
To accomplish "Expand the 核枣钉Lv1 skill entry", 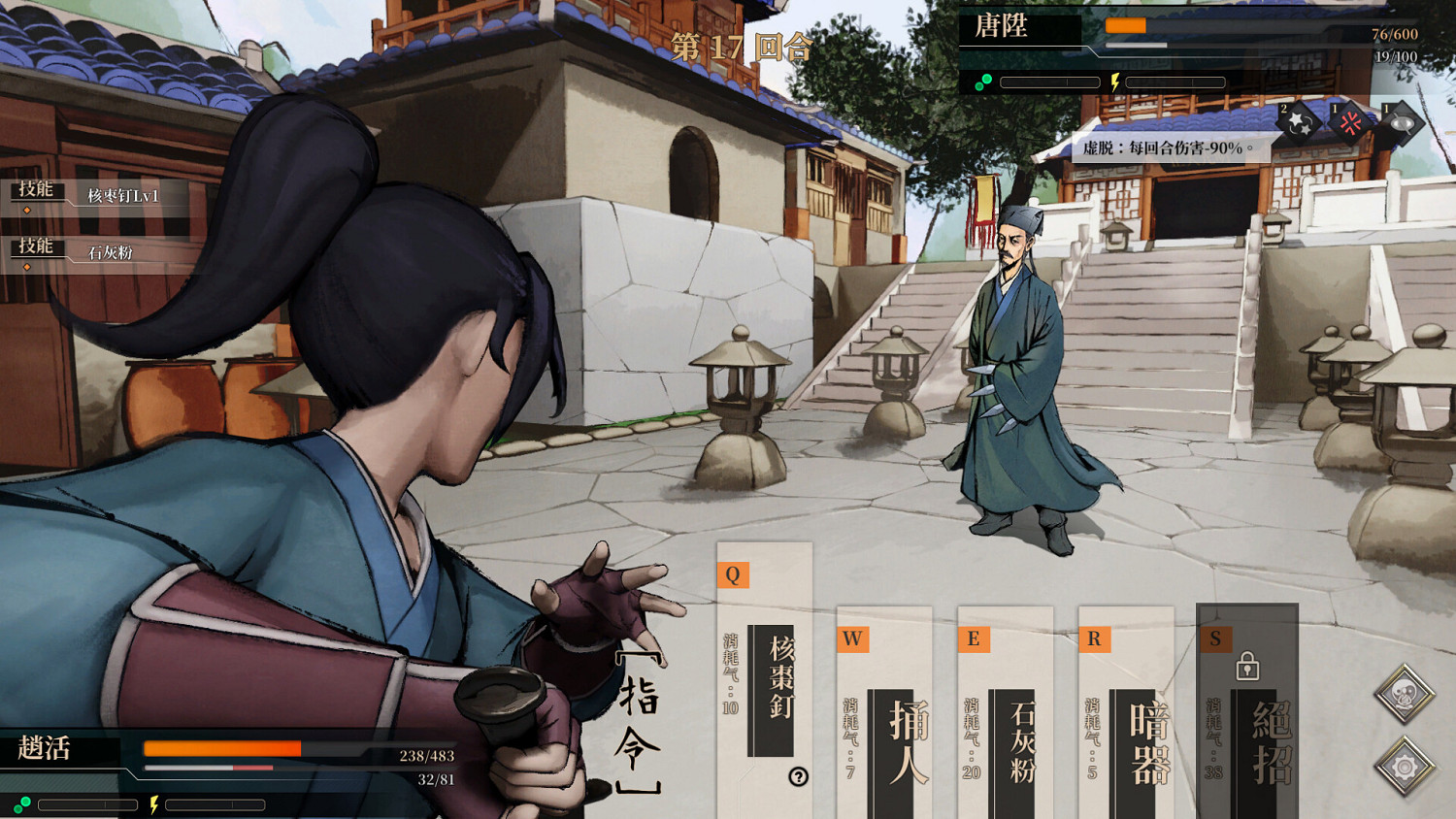I will (124, 194).
